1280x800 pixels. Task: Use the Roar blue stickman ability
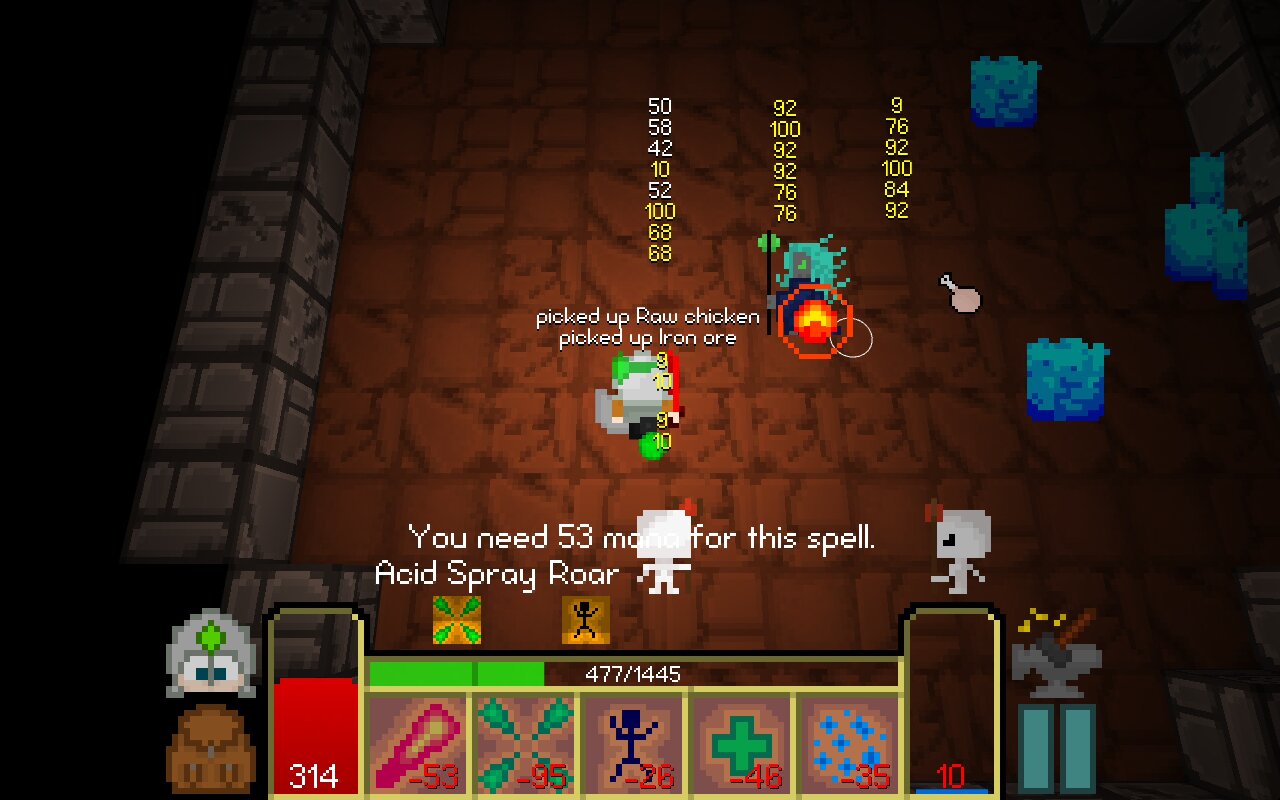tap(634, 744)
